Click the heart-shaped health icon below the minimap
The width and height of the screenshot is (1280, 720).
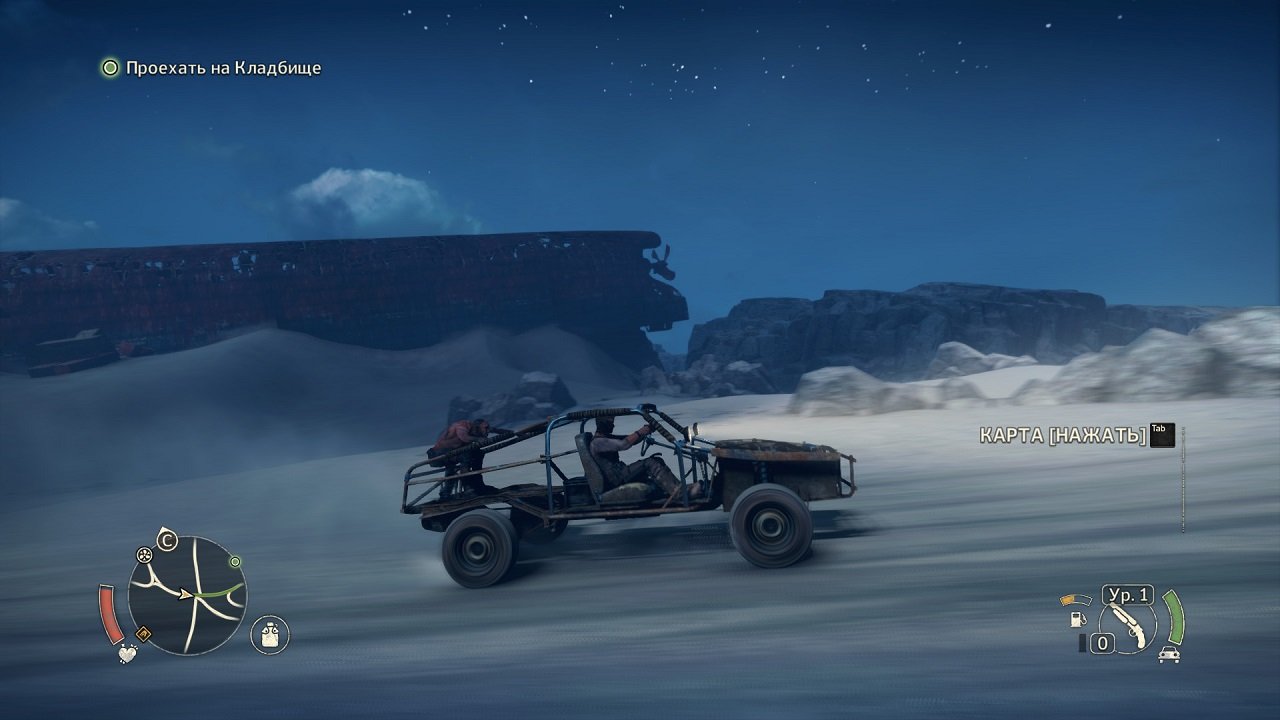tap(127, 654)
